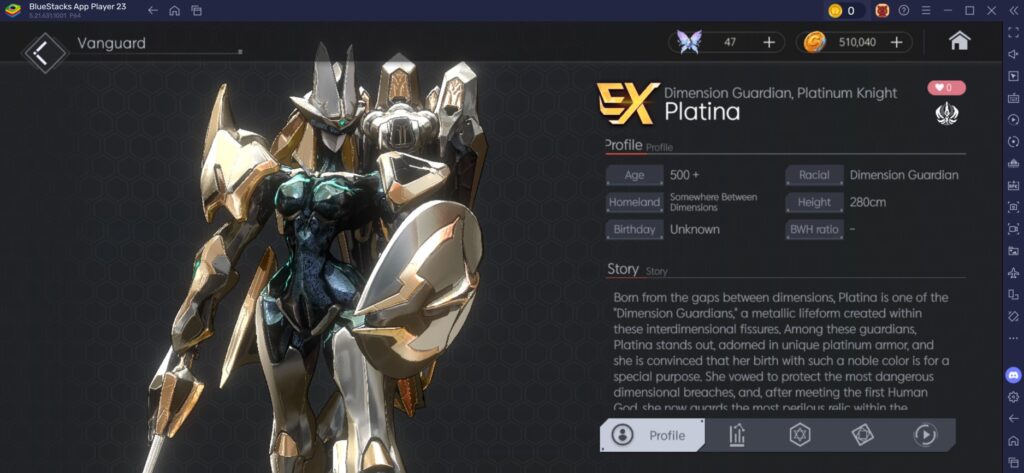
Task: Add more butterfly currency with the plus
Action: click(x=769, y=42)
